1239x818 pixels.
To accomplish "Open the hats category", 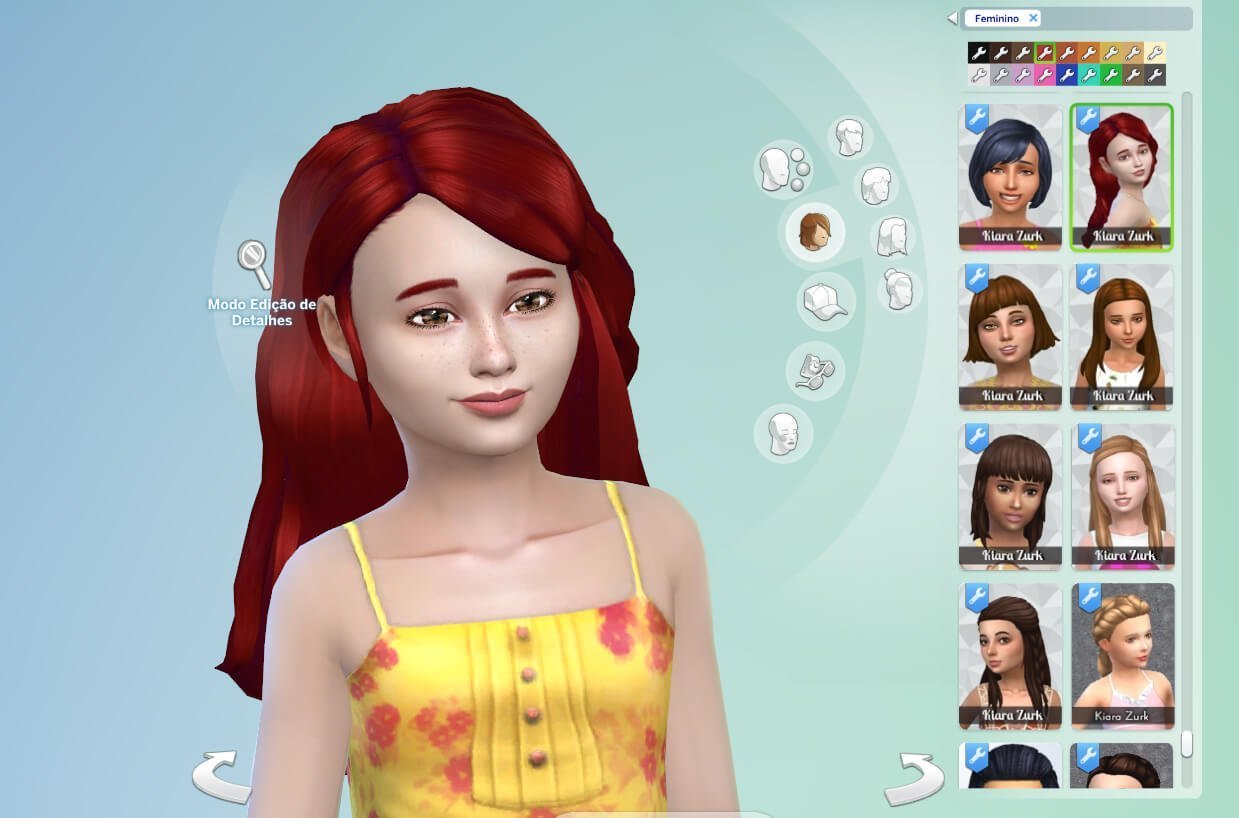I will (x=825, y=301).
